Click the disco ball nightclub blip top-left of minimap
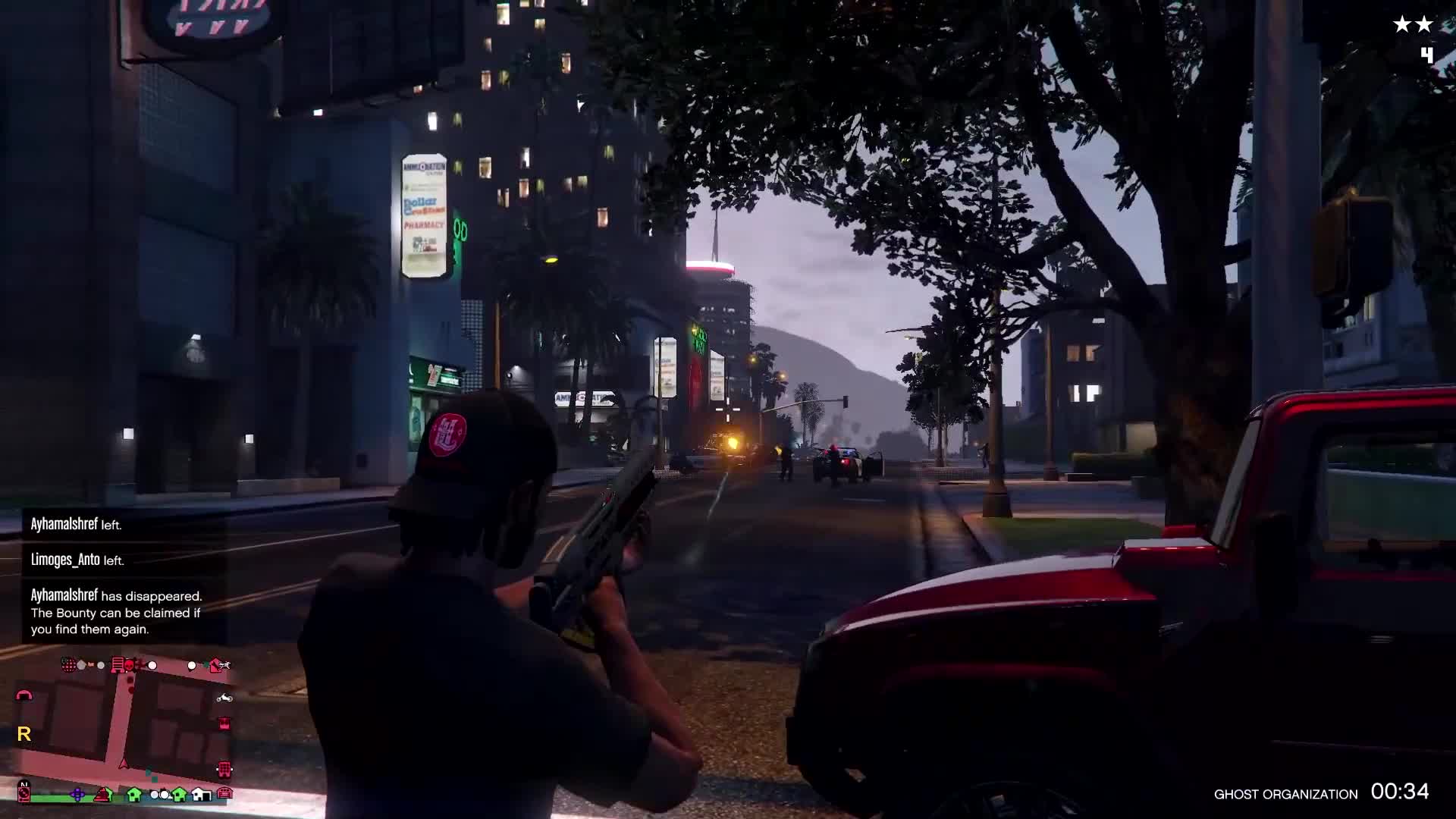This screenshot has width=1456, height=819. click(x=69, y=664)
